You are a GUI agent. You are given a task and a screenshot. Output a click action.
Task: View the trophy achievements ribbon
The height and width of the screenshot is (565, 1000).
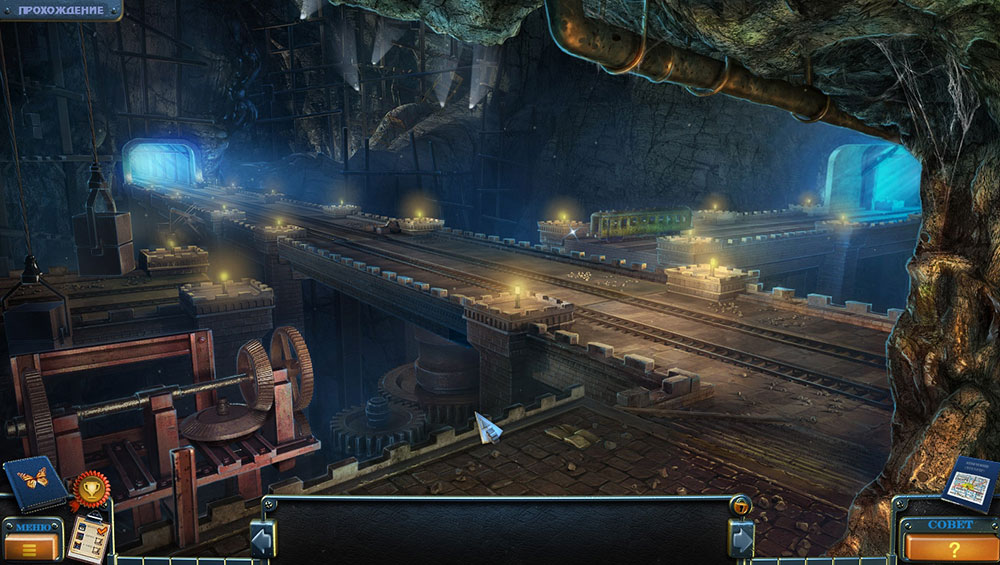(90, 489)
